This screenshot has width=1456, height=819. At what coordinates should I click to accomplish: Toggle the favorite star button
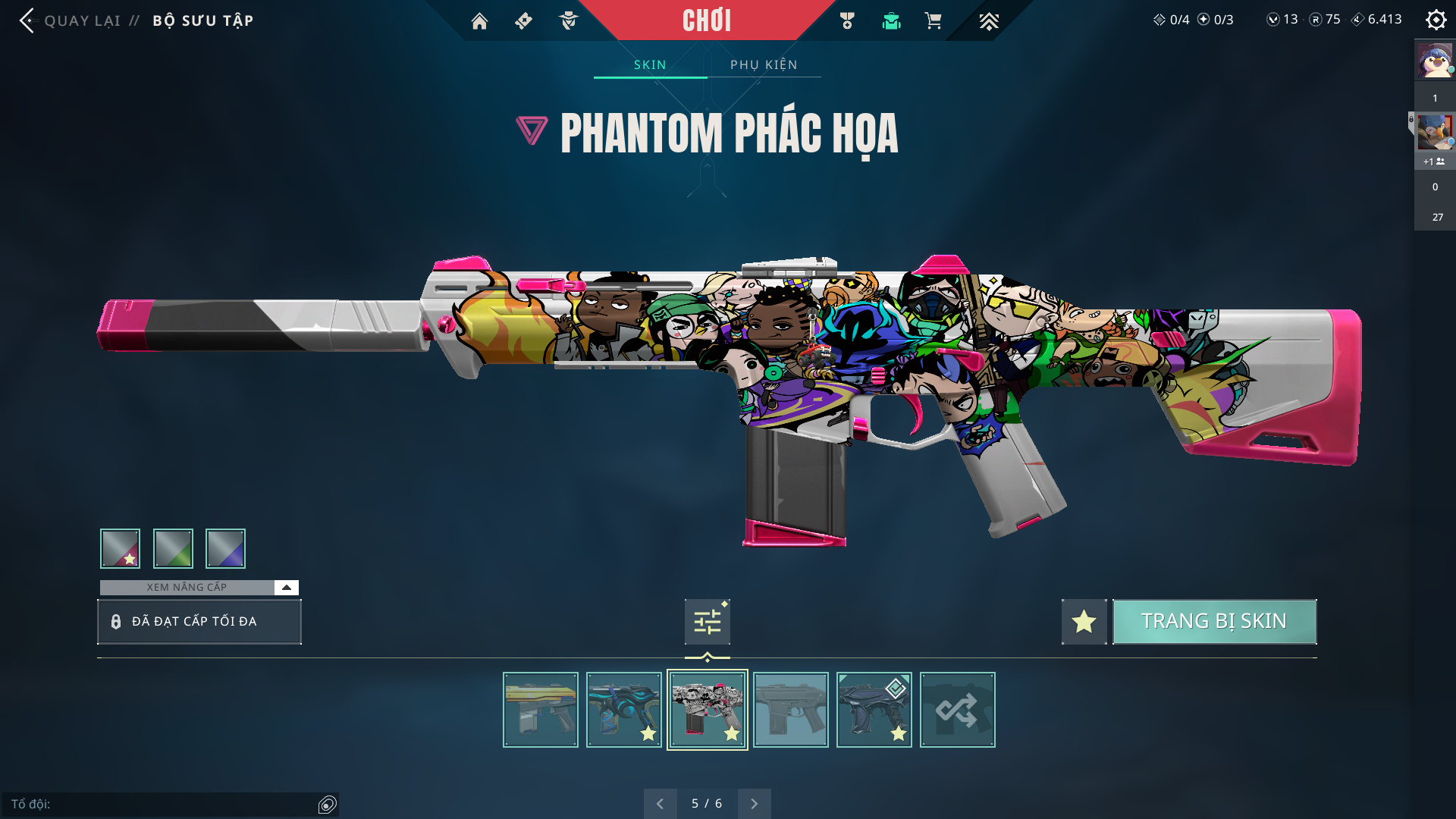click(1084, 622)
